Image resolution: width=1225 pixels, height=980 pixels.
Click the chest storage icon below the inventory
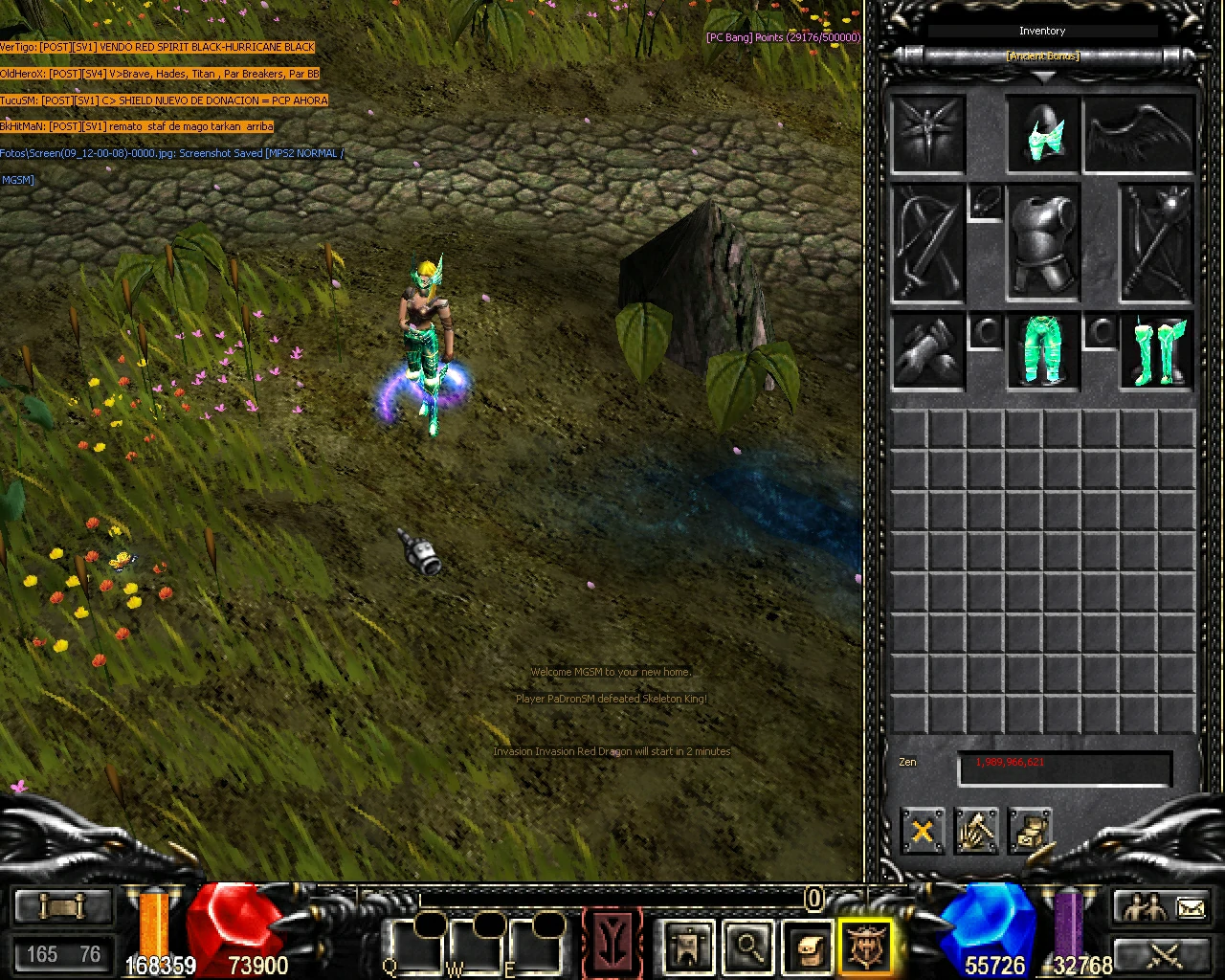pos(1034,831)
